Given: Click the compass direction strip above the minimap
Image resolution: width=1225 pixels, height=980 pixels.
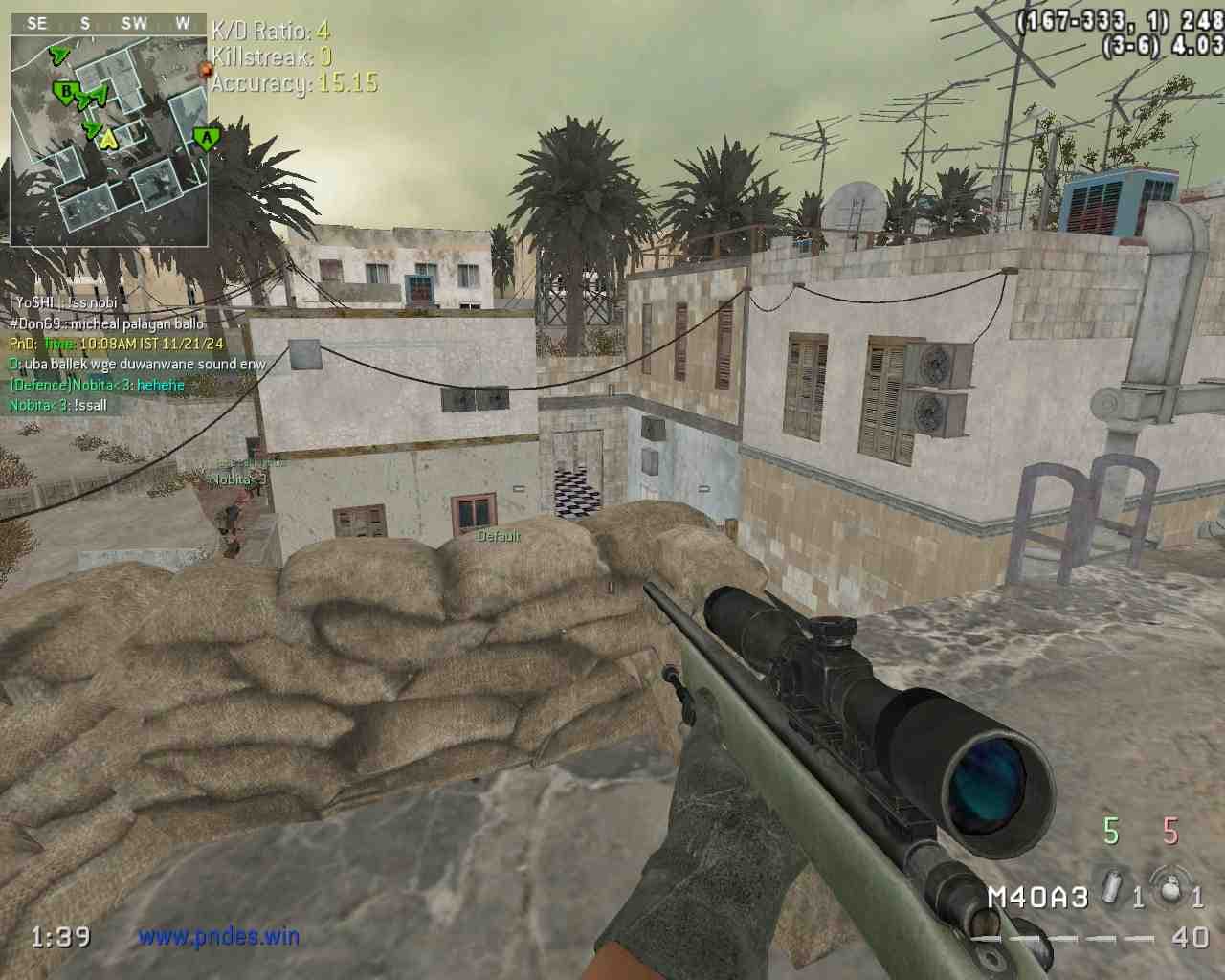Looking at the screenshot, I should point(108,23).
